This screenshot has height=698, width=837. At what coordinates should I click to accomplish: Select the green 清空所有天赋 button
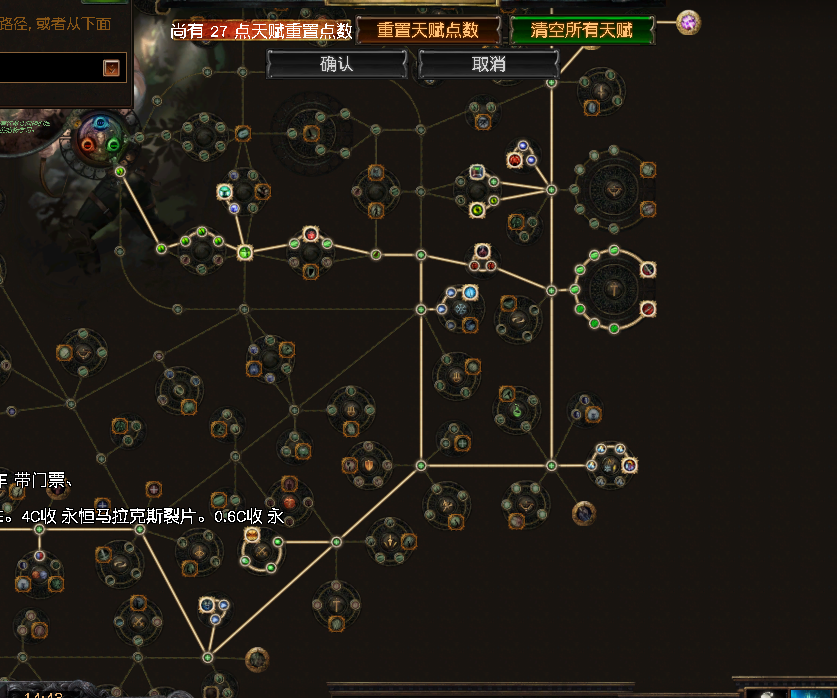pyautogui.click(x=583, y=30)
